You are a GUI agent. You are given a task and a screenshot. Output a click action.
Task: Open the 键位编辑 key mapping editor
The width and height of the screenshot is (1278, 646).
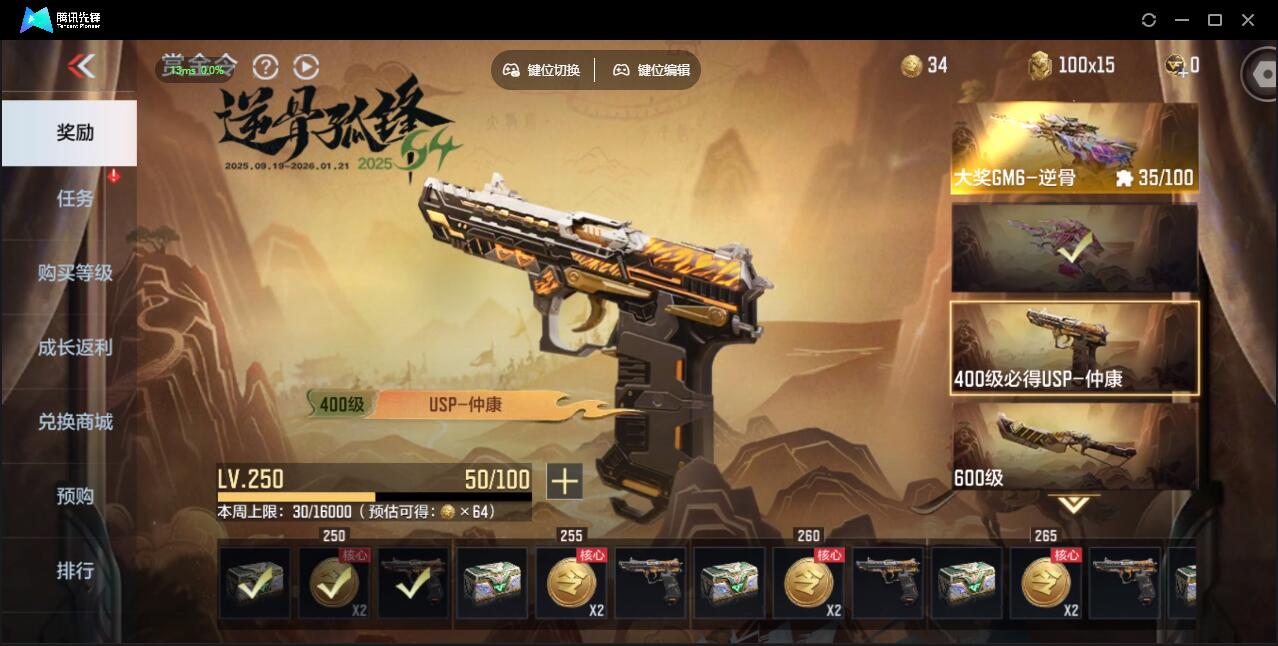click(x=651, y=70)
